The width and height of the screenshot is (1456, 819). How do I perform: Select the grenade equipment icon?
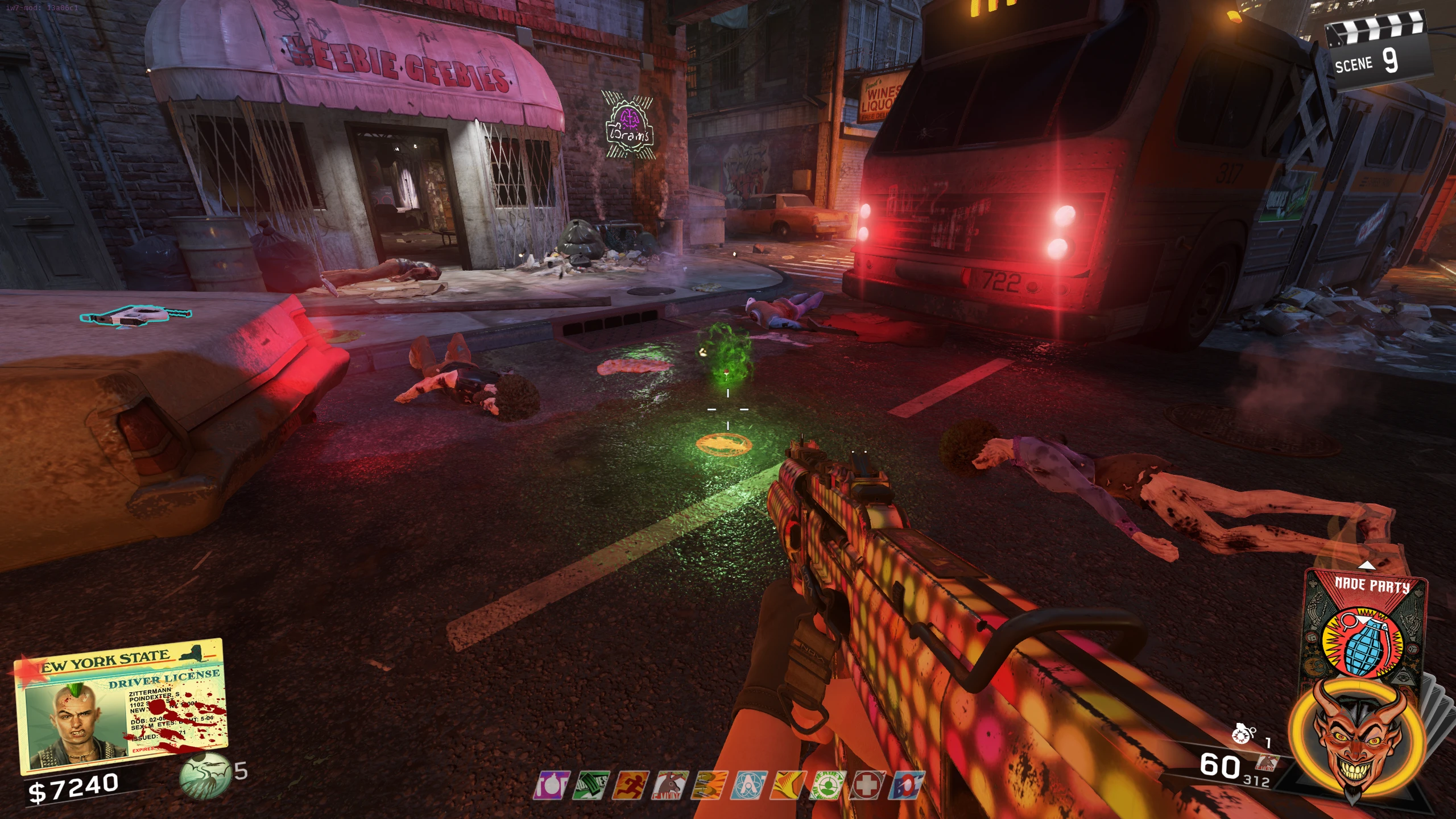tap(1243, 734)
